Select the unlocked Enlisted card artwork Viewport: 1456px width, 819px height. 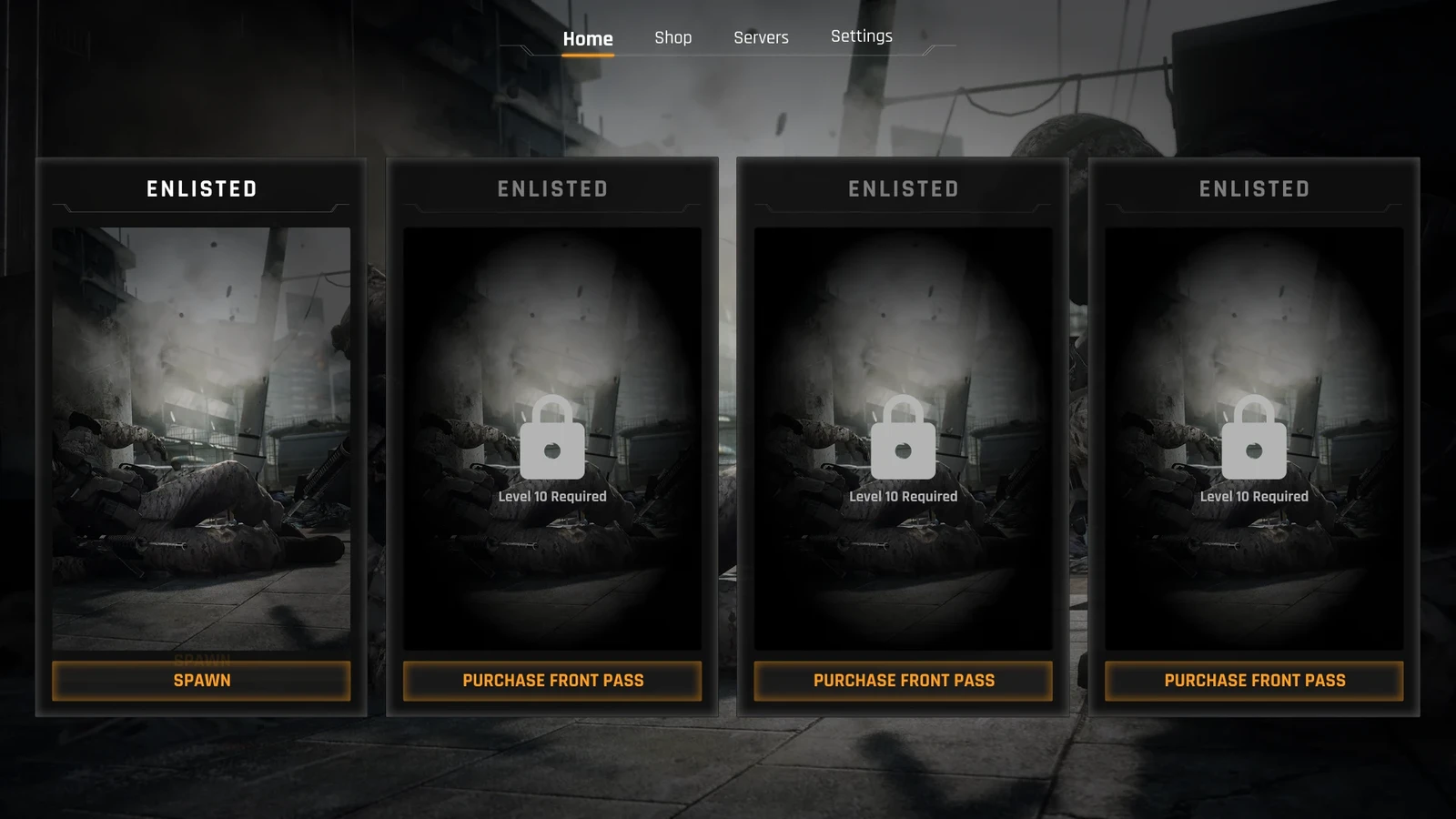pyautogui.click(x=201, y=437)
